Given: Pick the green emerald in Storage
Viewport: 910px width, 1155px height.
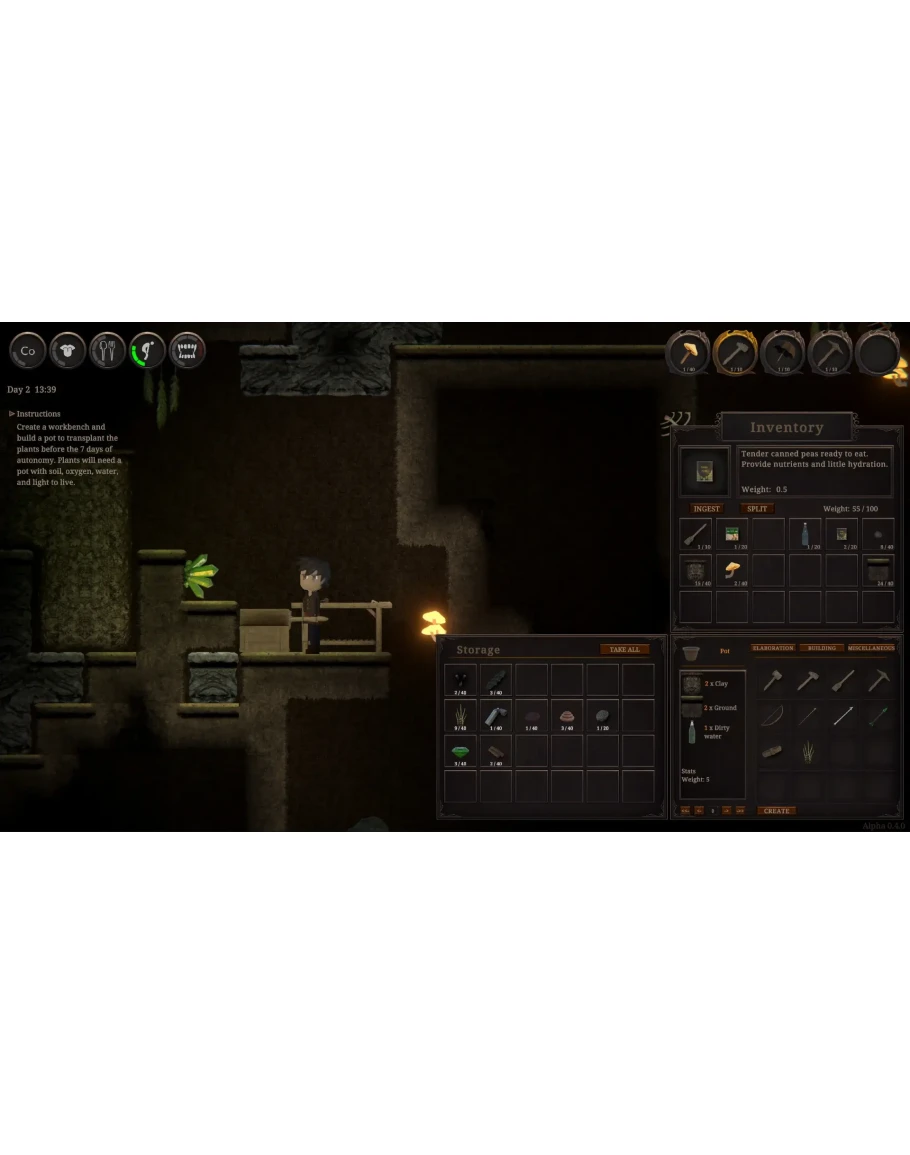Looking at the screenshot, I should coord(460,752).
